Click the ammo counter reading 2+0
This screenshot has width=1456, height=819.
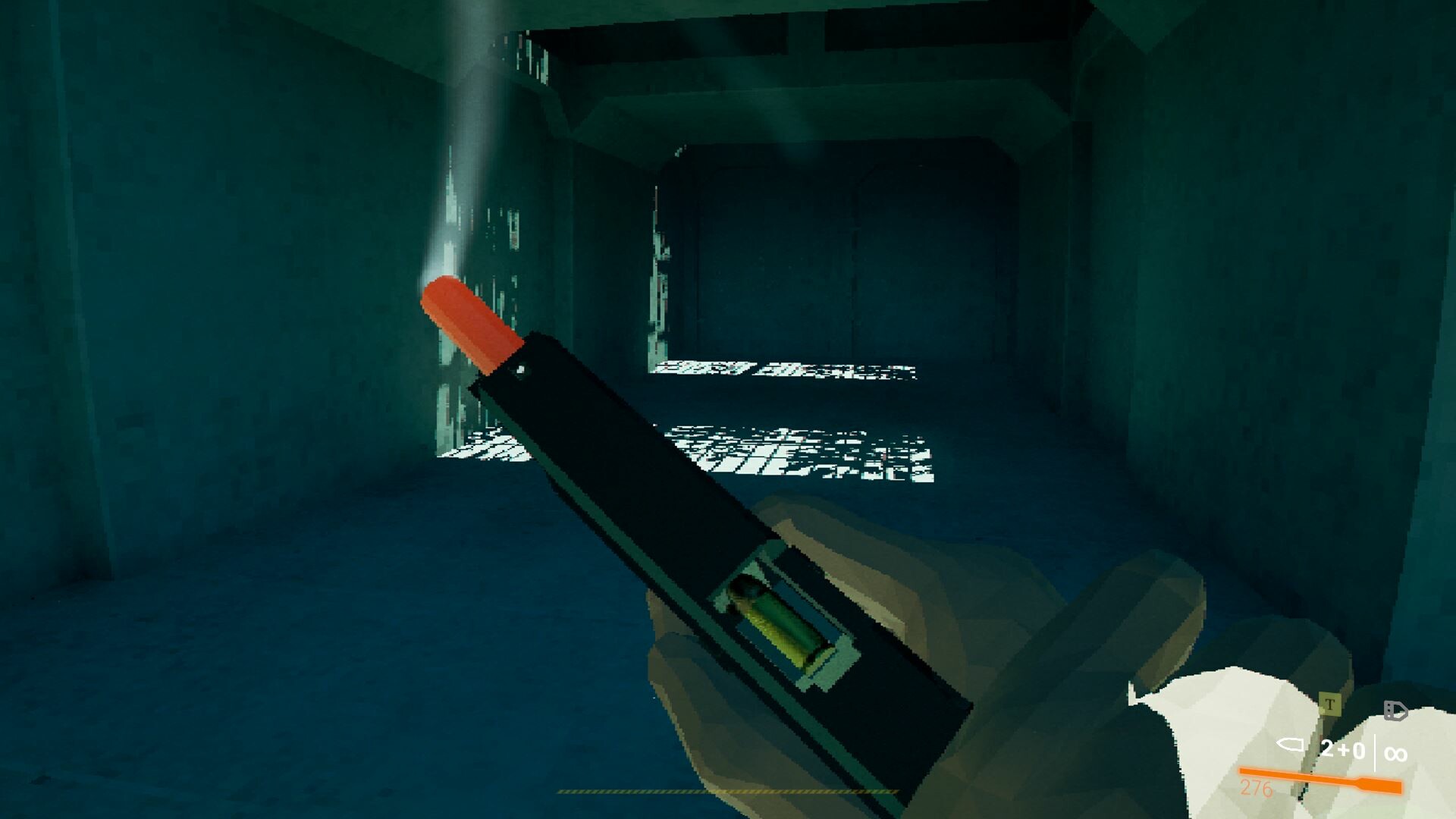[1343, 749]
